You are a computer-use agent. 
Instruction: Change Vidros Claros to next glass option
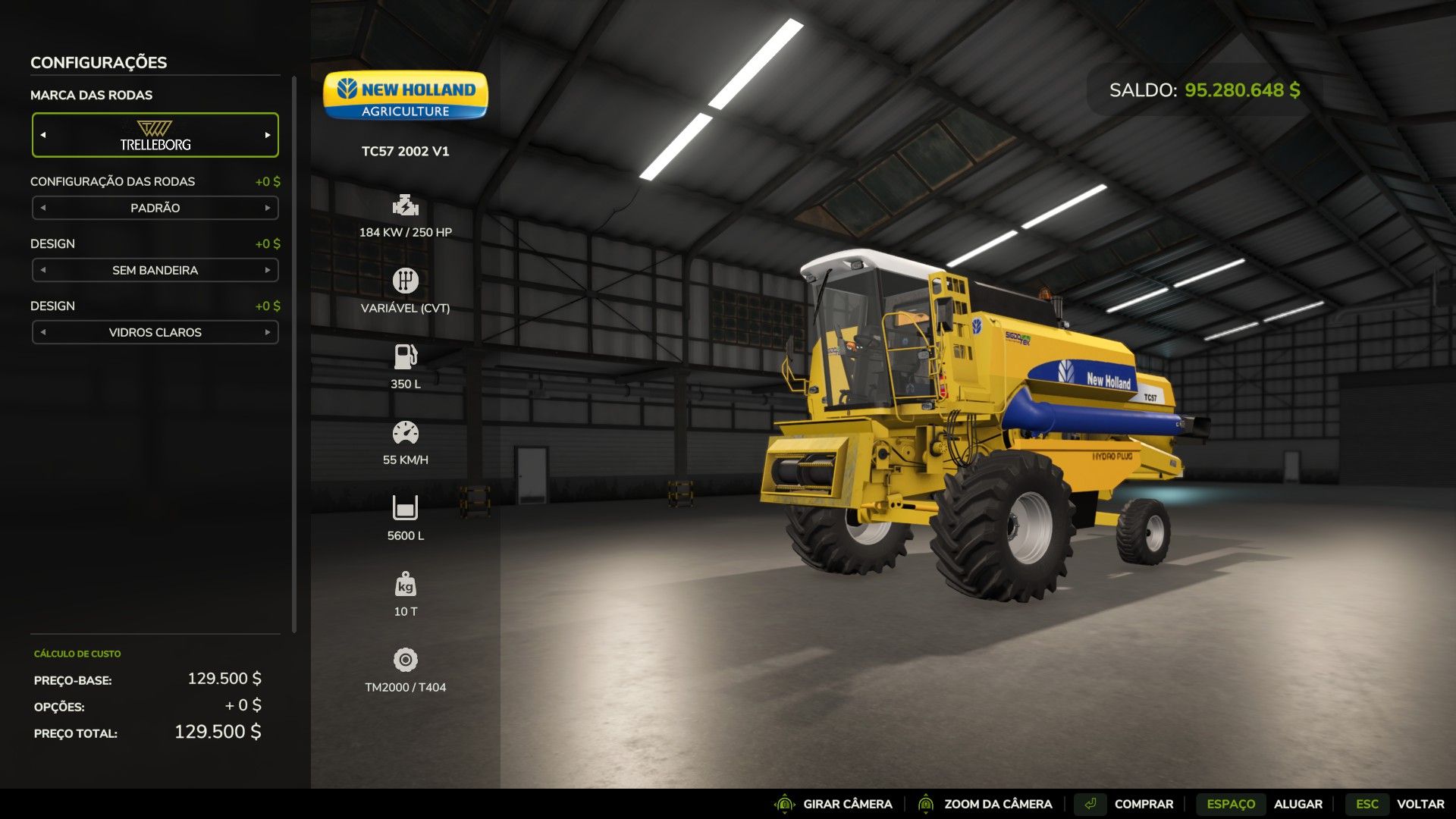click(268, 332)
